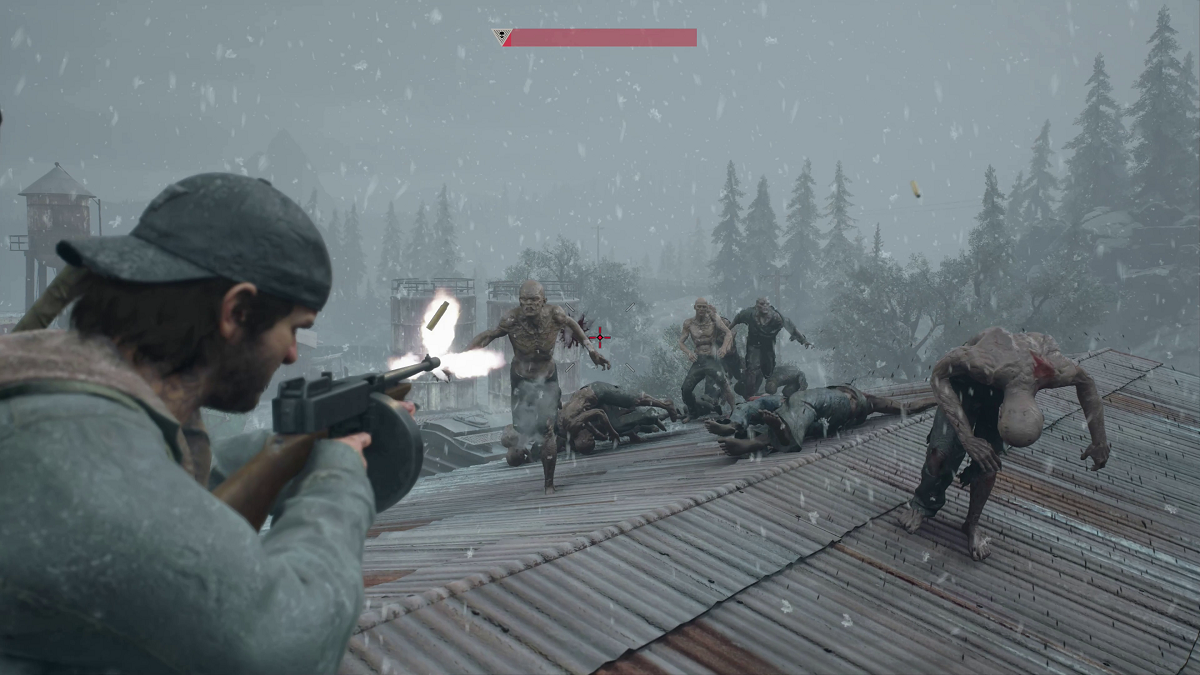Click the horde icon beside the red bar
Viewport: 1200px width, 675px height.
[502, 37]
